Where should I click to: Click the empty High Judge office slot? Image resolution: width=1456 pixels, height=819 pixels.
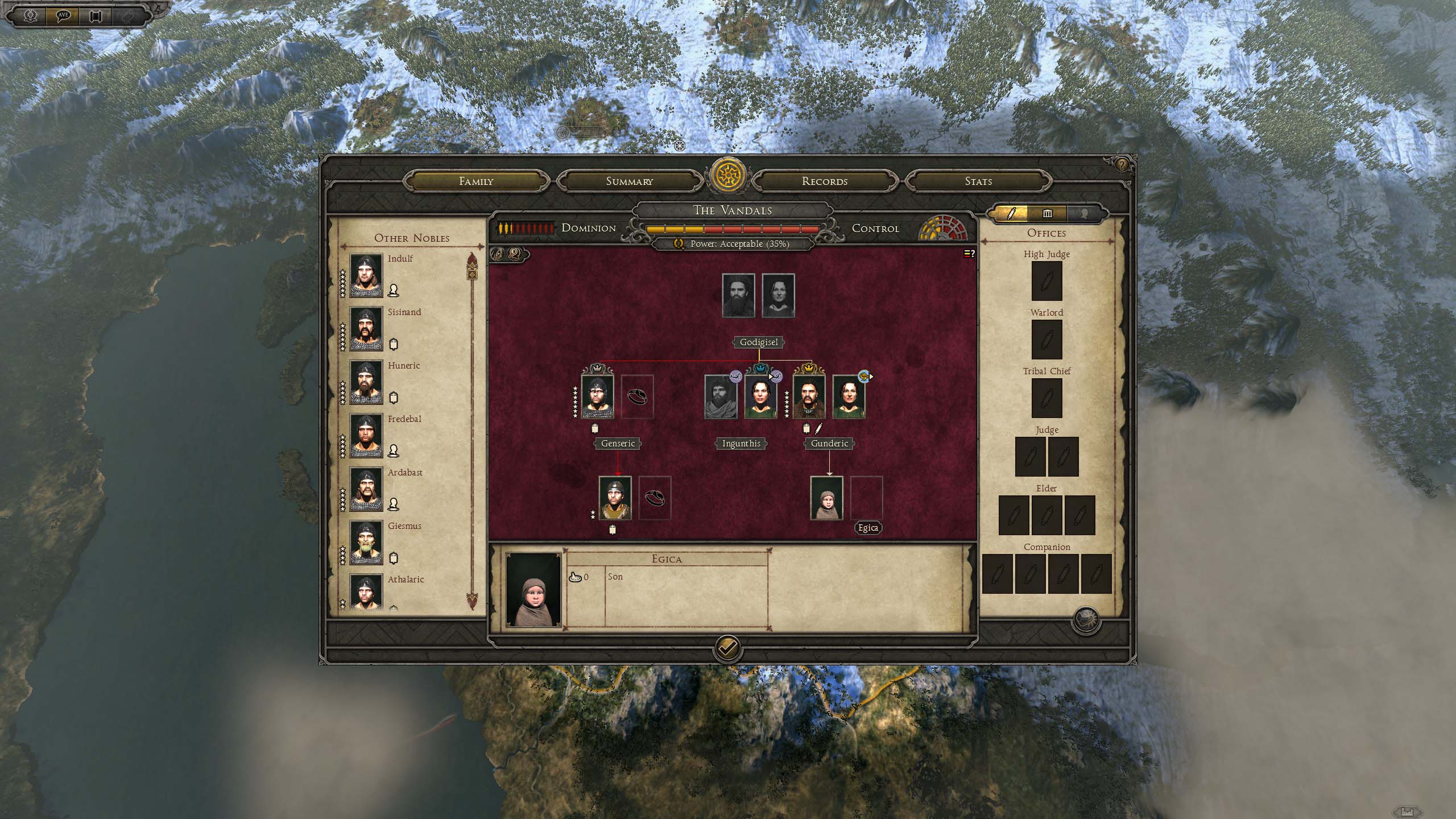(1046, 281)
